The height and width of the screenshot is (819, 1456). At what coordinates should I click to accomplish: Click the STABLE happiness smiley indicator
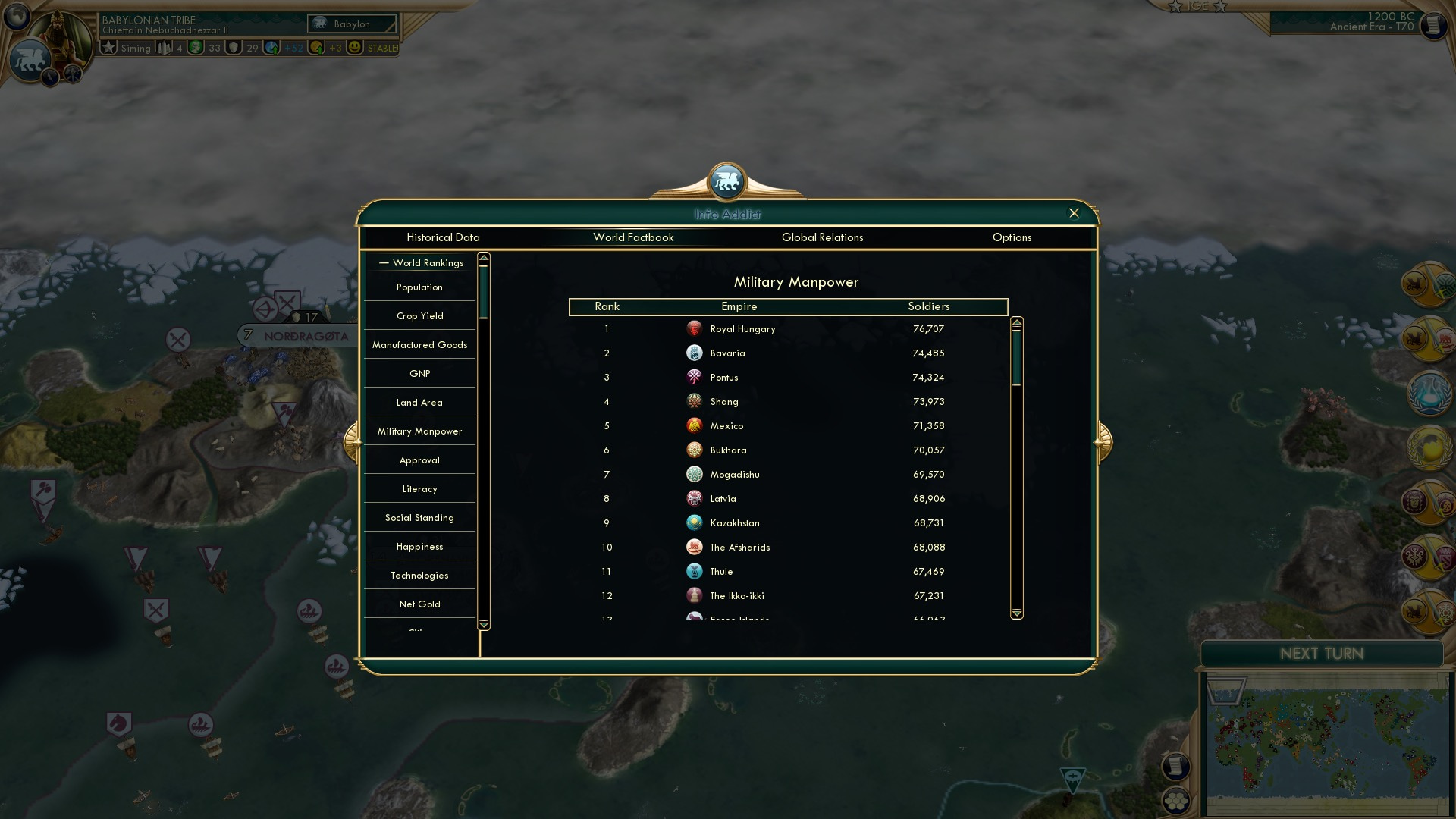(x=355, y=48)
